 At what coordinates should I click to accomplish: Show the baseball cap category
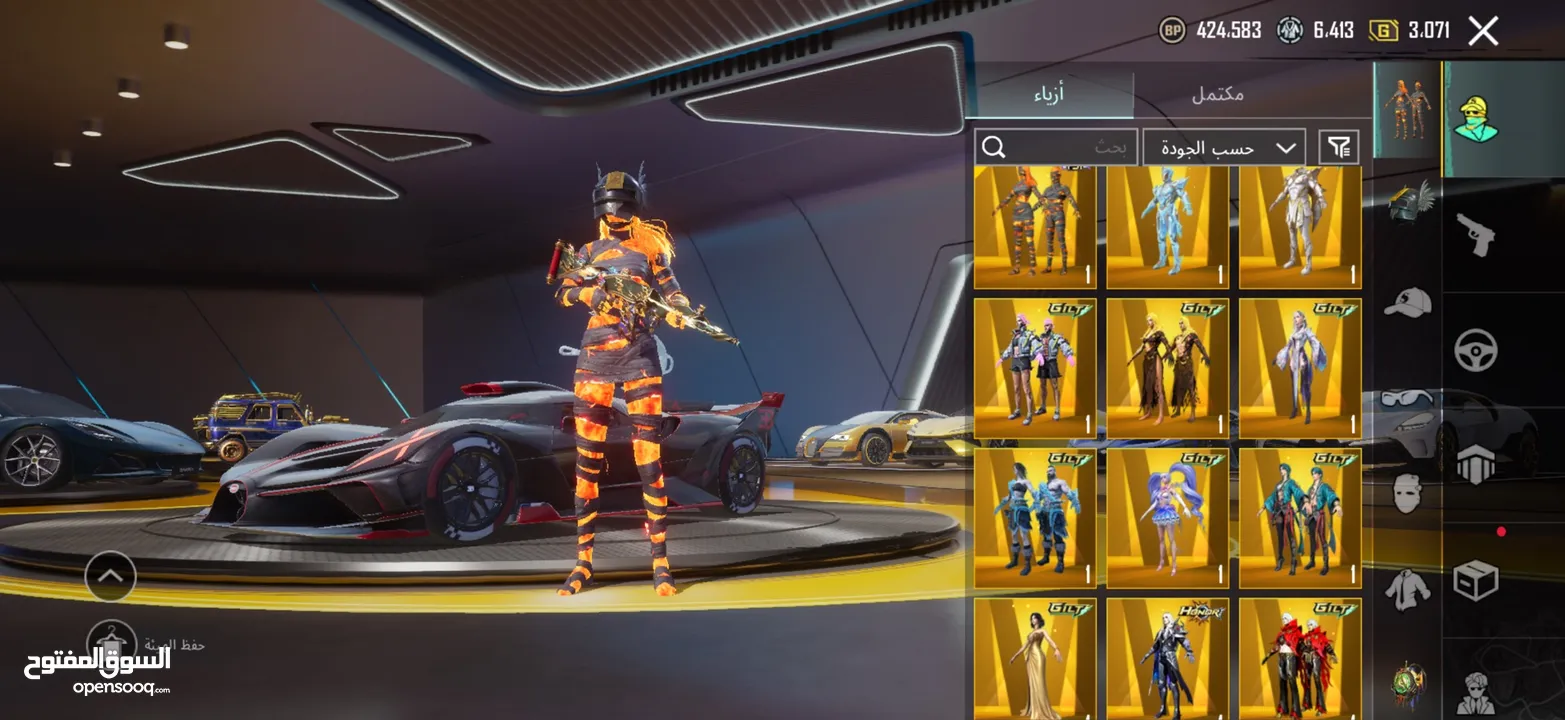tap(1408, 302)
